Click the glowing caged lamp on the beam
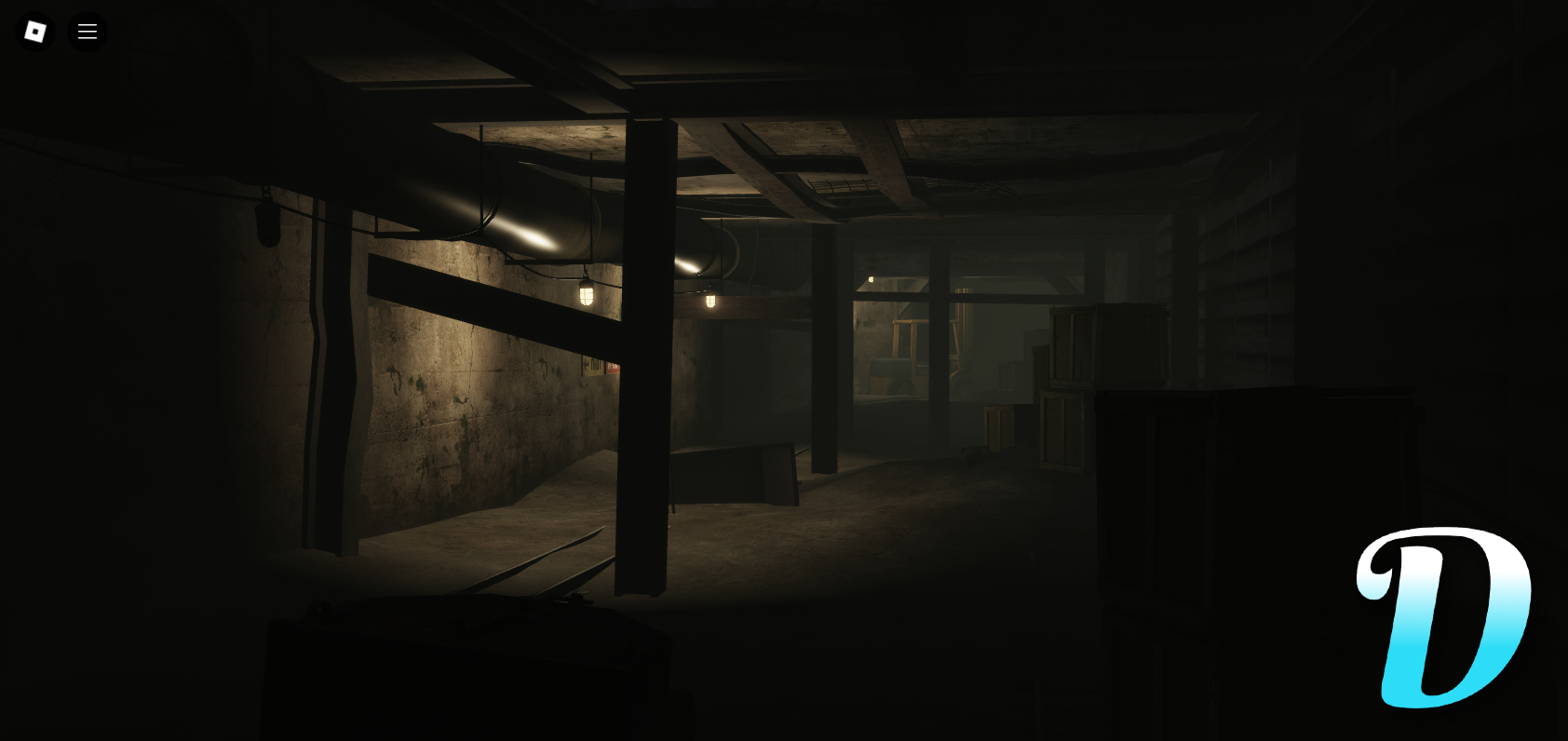 (x=587, y=296)
